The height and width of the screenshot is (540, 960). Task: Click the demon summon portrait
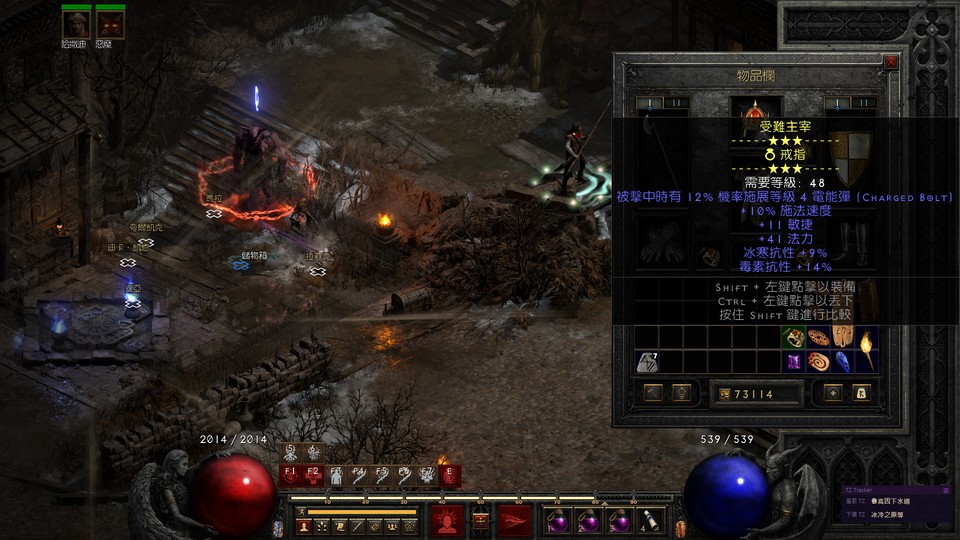[x=109, y=23]
